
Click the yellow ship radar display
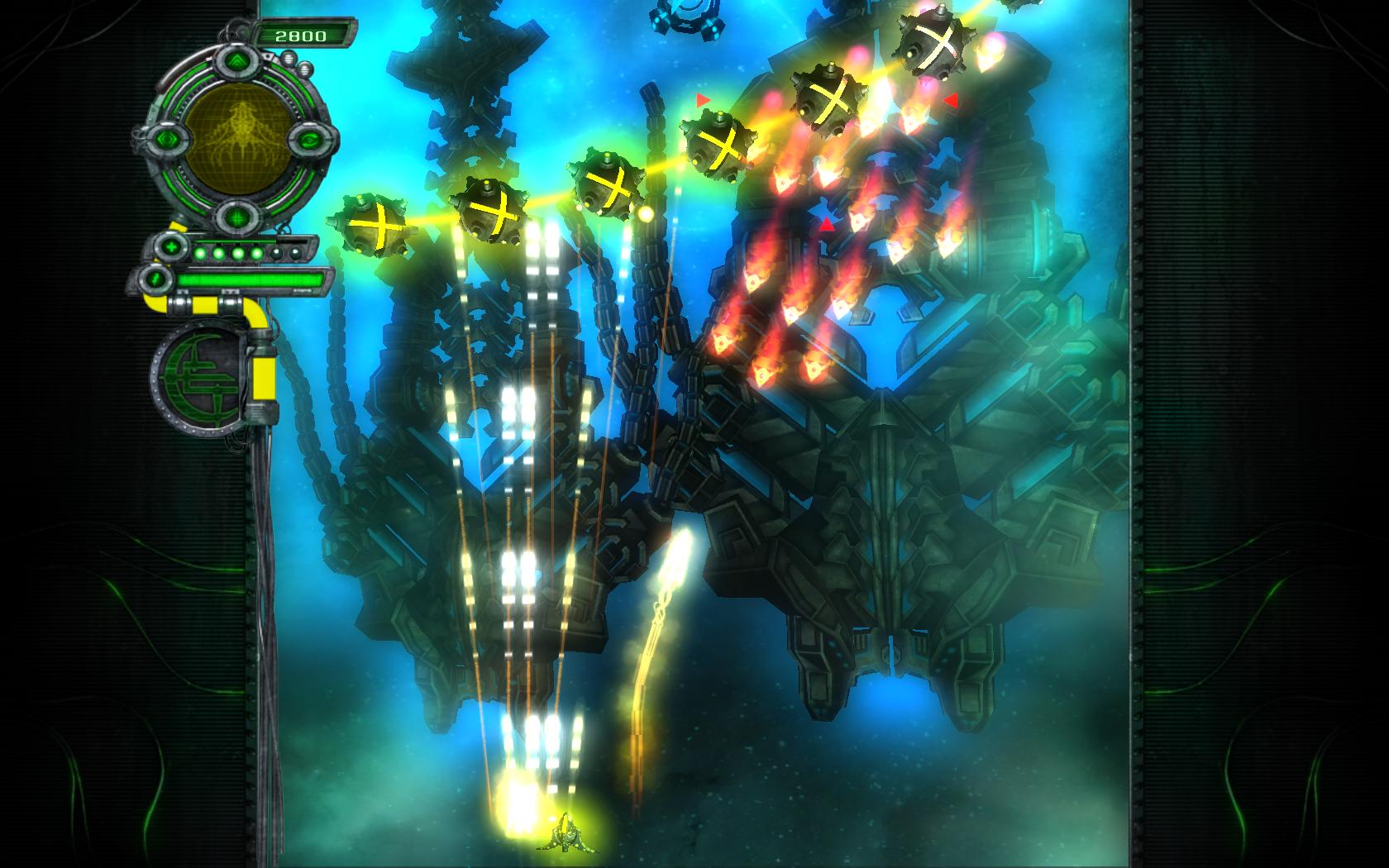(x=236, y=138)
